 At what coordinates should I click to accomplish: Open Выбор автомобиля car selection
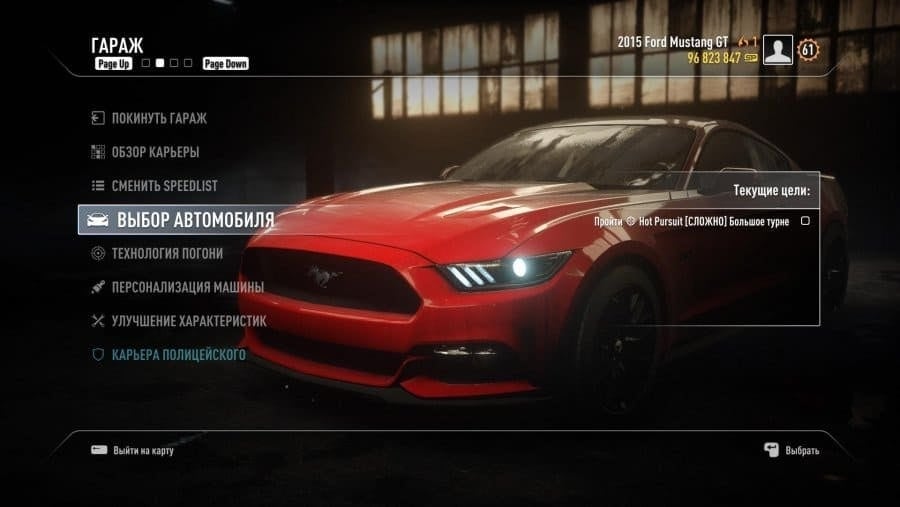click(195, 220)
